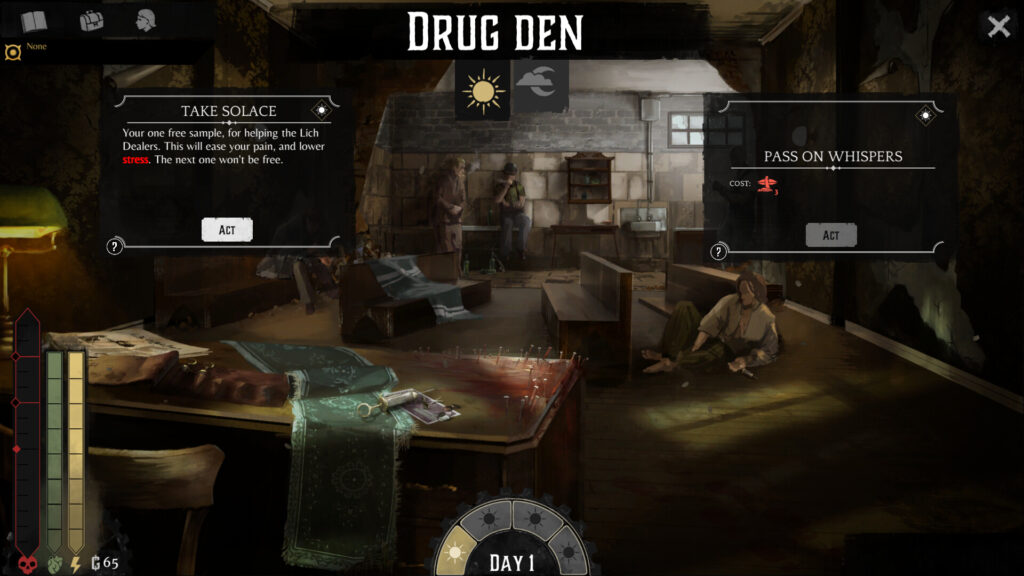Open the inventory chest icon
The width and height of the screenshot is (1024, 576).
(92, 21)
